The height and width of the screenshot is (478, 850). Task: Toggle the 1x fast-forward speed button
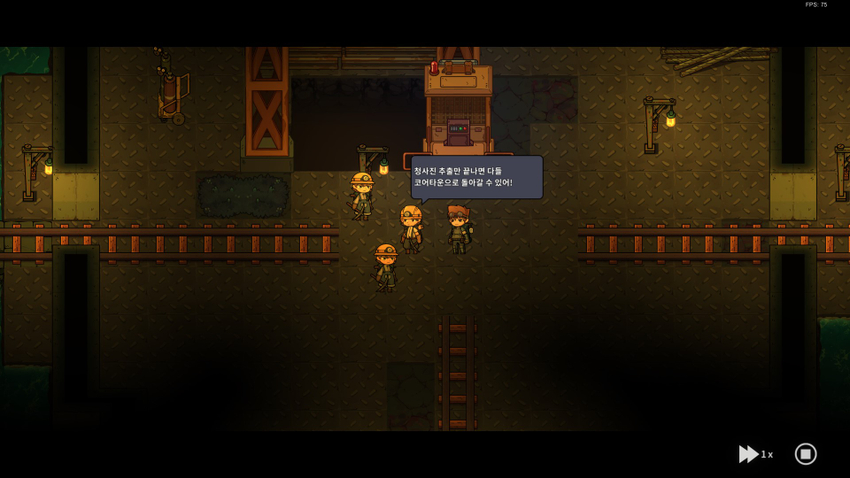tap(755, 454)
